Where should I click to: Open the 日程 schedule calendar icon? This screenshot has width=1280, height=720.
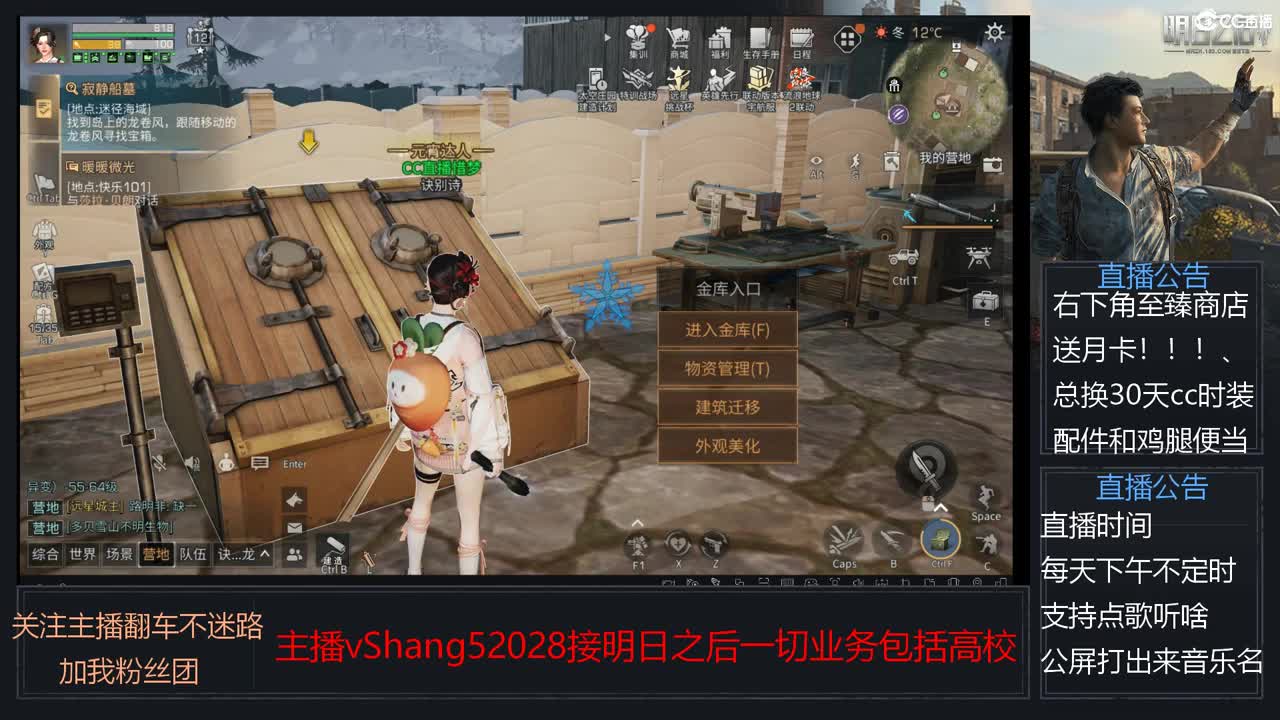(x=801, y=38)
